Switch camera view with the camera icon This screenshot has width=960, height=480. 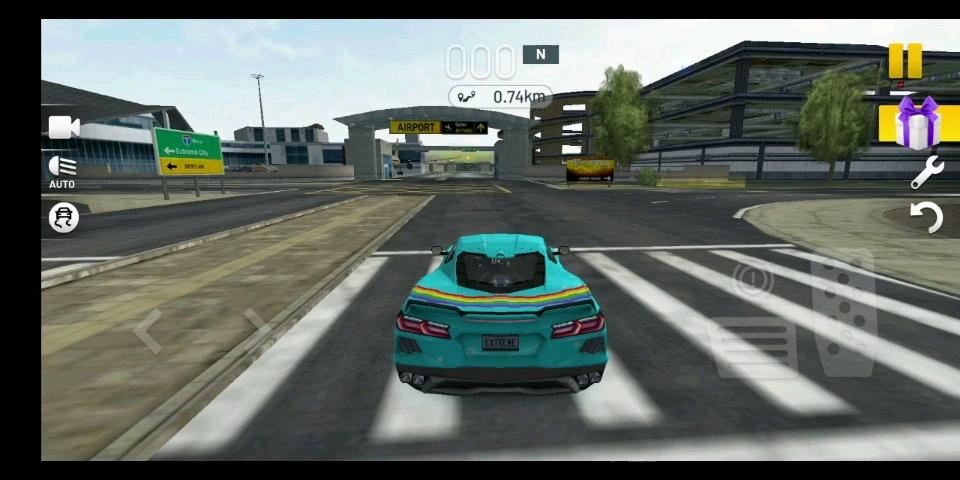64,127
